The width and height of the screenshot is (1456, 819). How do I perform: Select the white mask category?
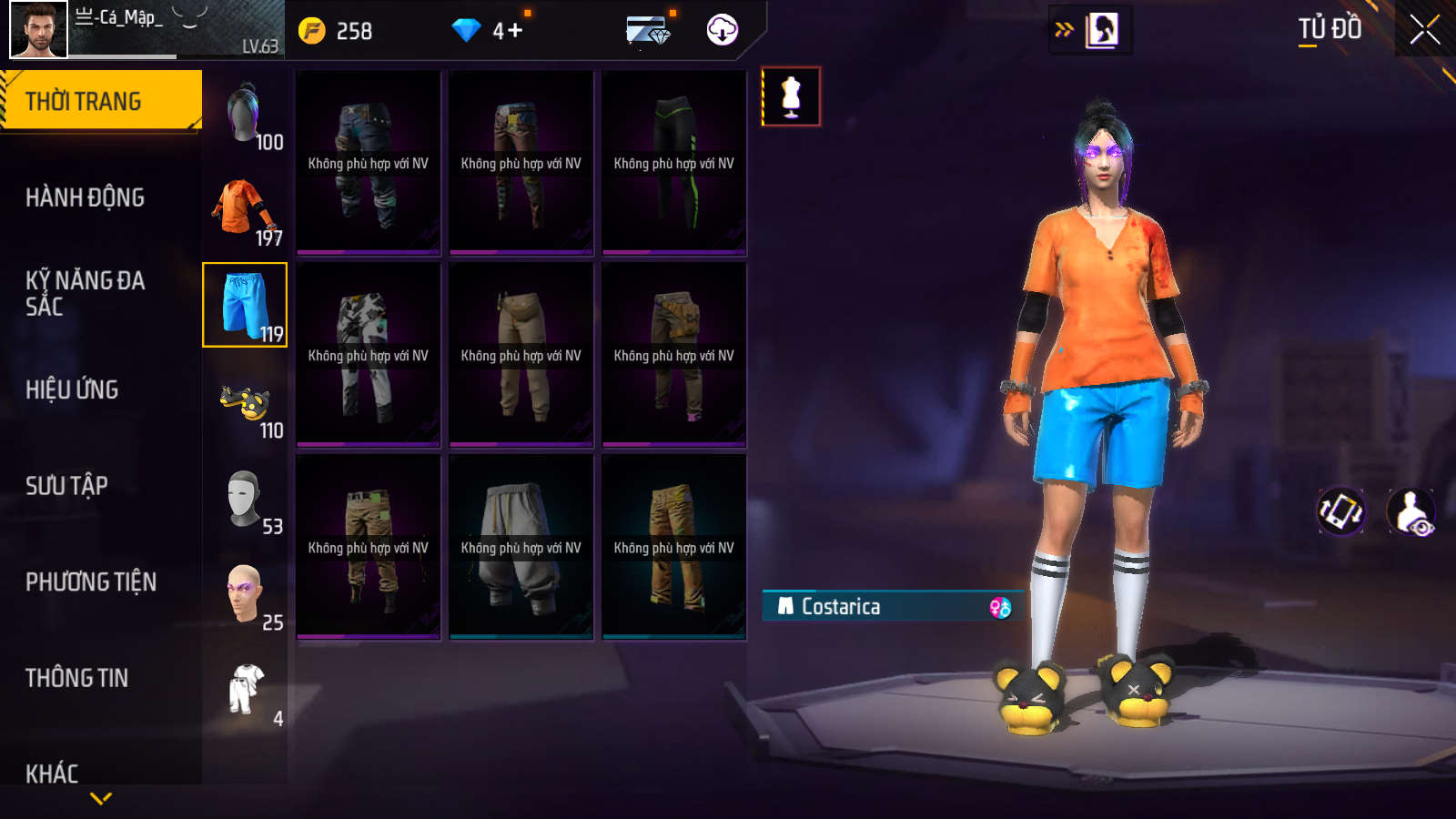click(x=244, y=499)
